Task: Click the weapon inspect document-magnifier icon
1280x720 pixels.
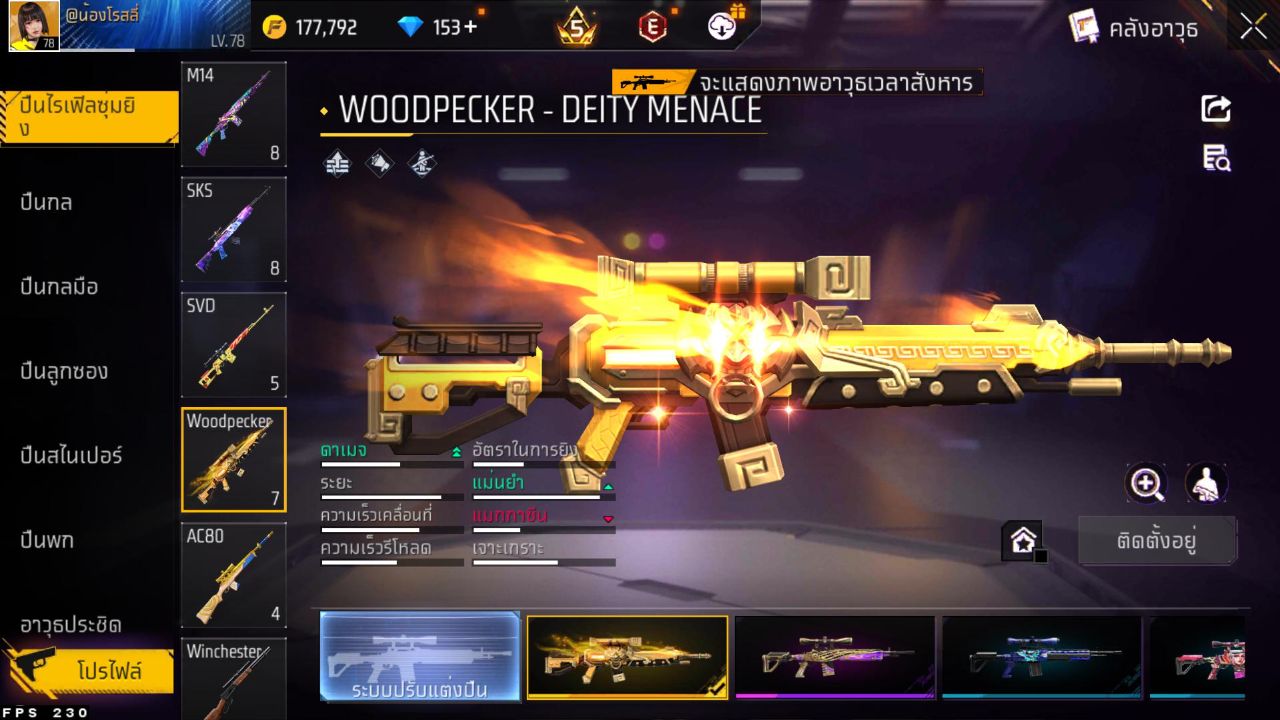Action: tap(1216, 160)
